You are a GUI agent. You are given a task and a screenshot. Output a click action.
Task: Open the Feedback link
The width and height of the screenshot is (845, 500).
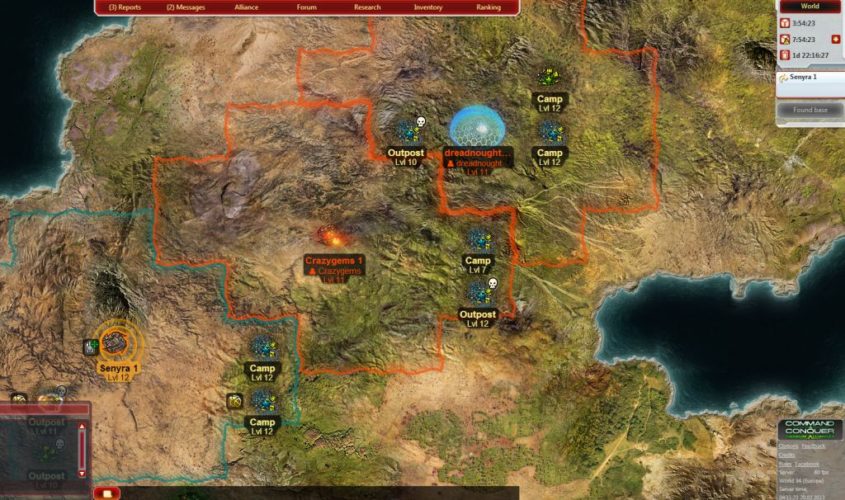[x=812, y=446]
